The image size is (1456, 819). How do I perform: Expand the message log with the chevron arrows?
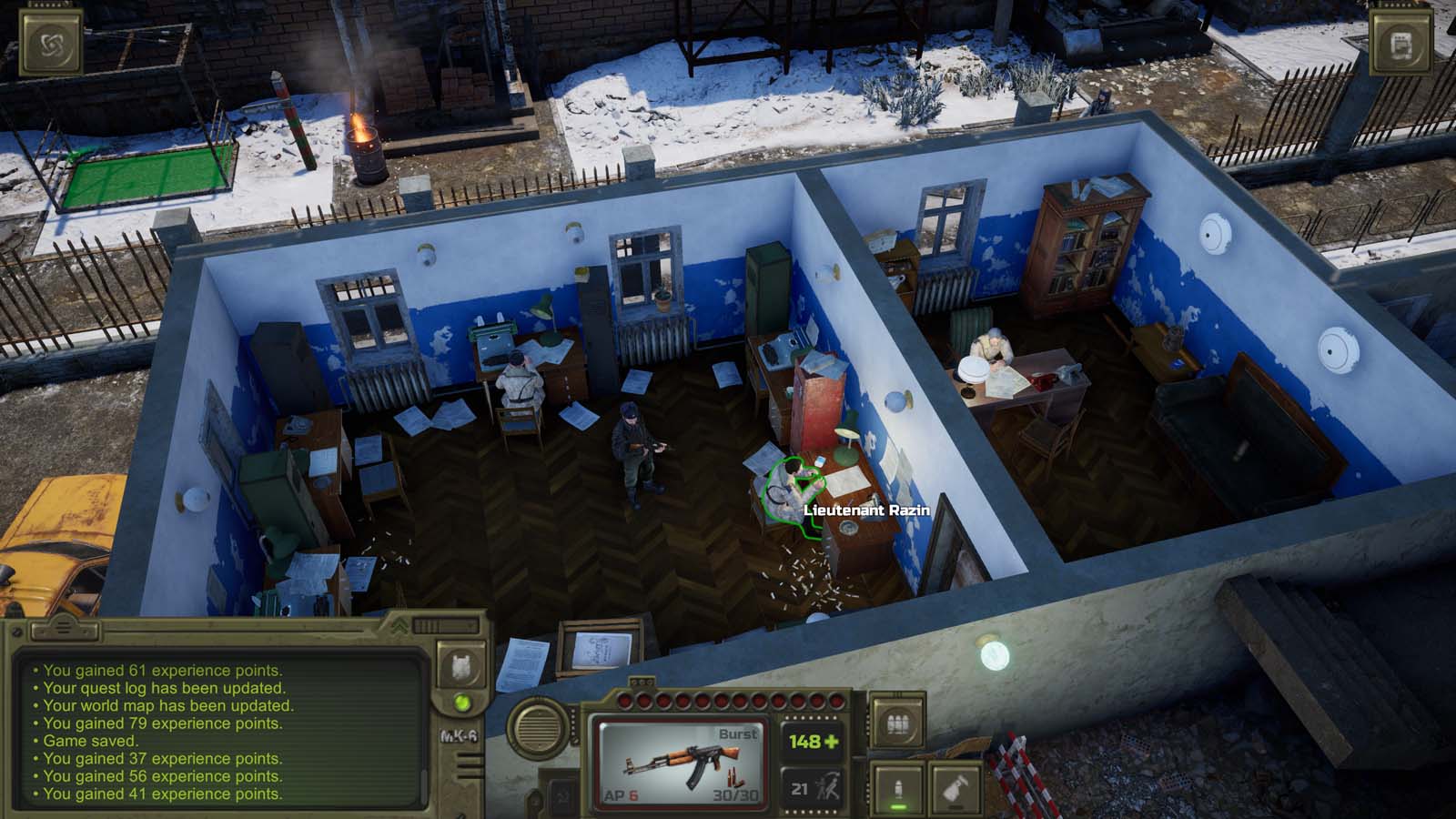pos(401,626)
